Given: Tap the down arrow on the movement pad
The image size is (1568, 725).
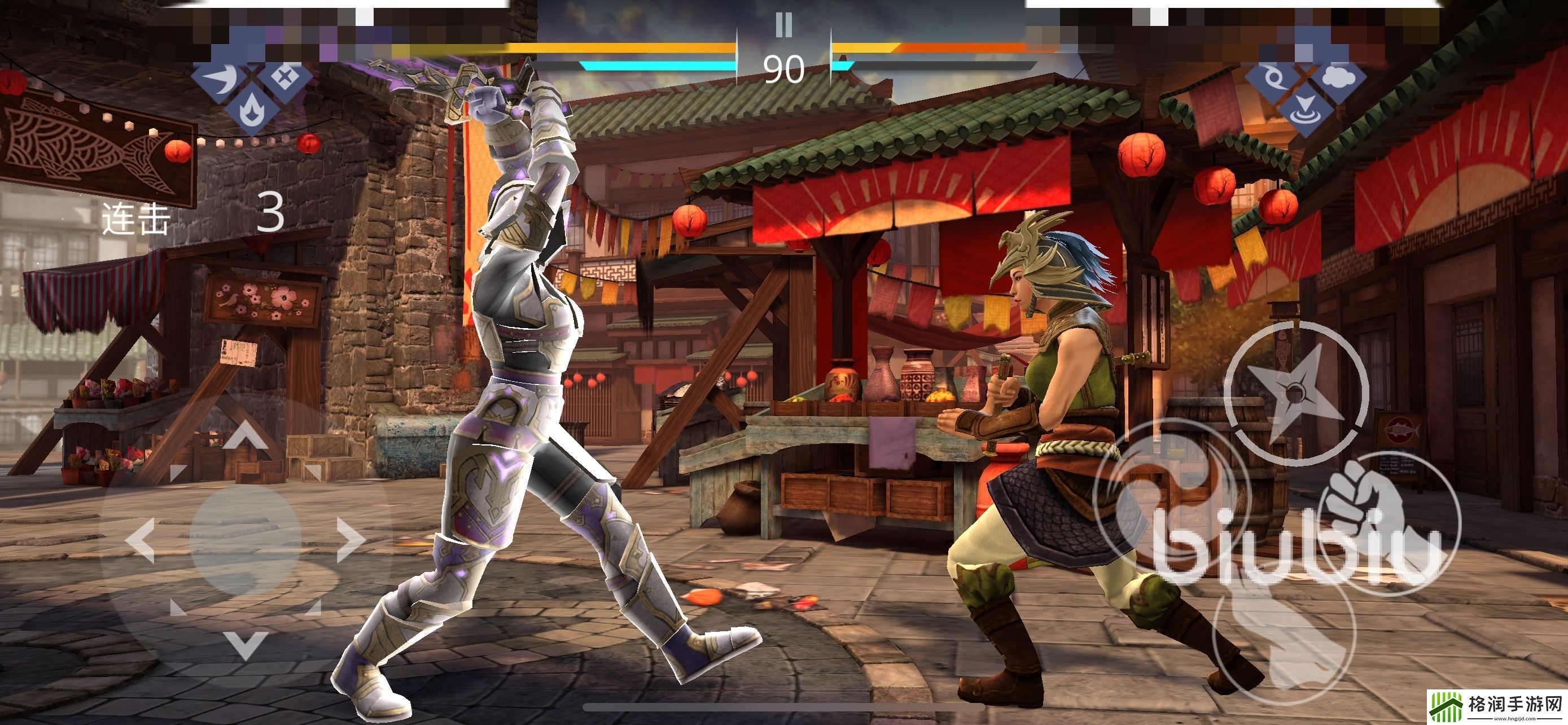Looking at the screenshot, I should 245,645.
